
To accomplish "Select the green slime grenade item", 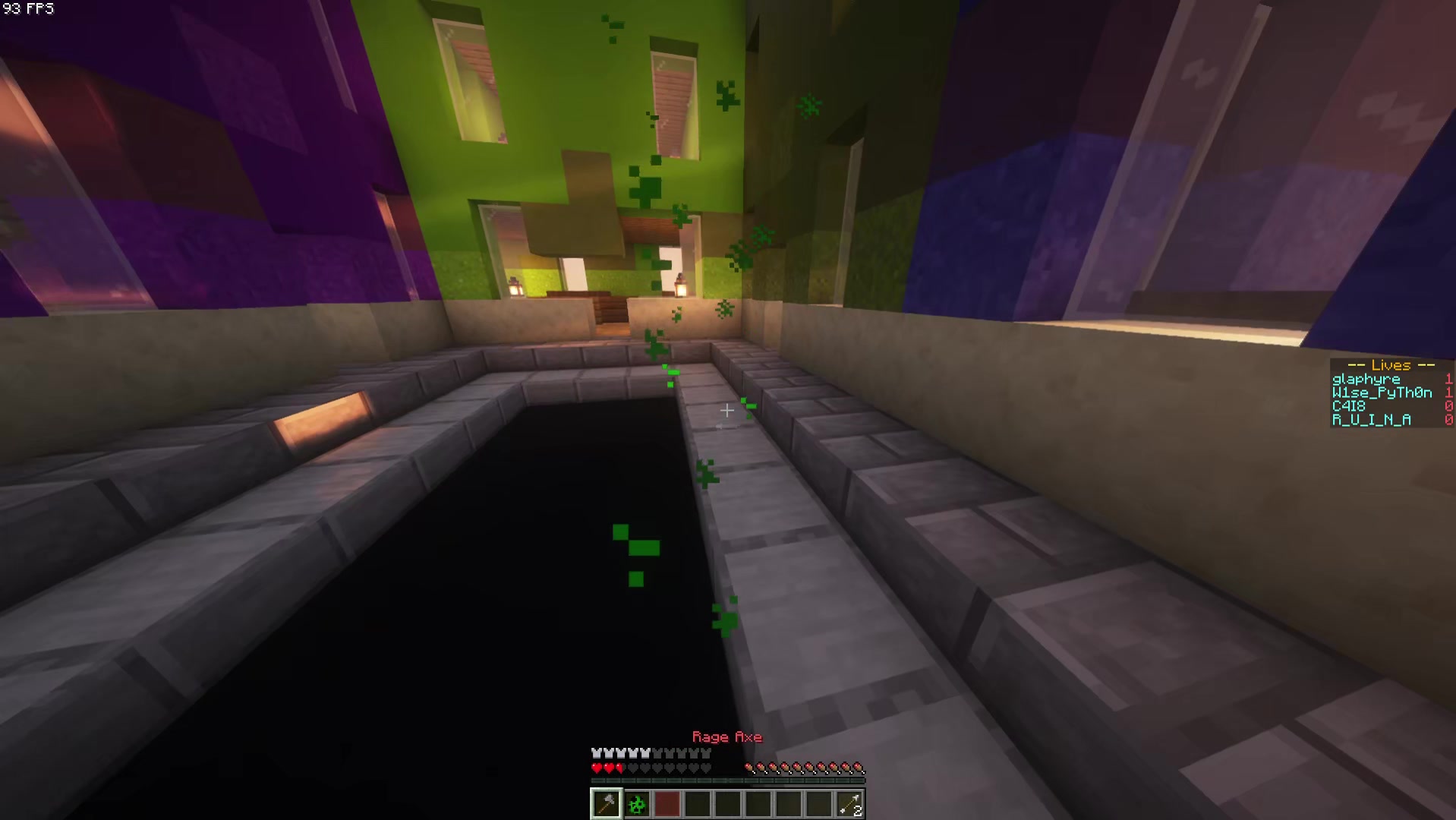I will (x=636, y=803).
